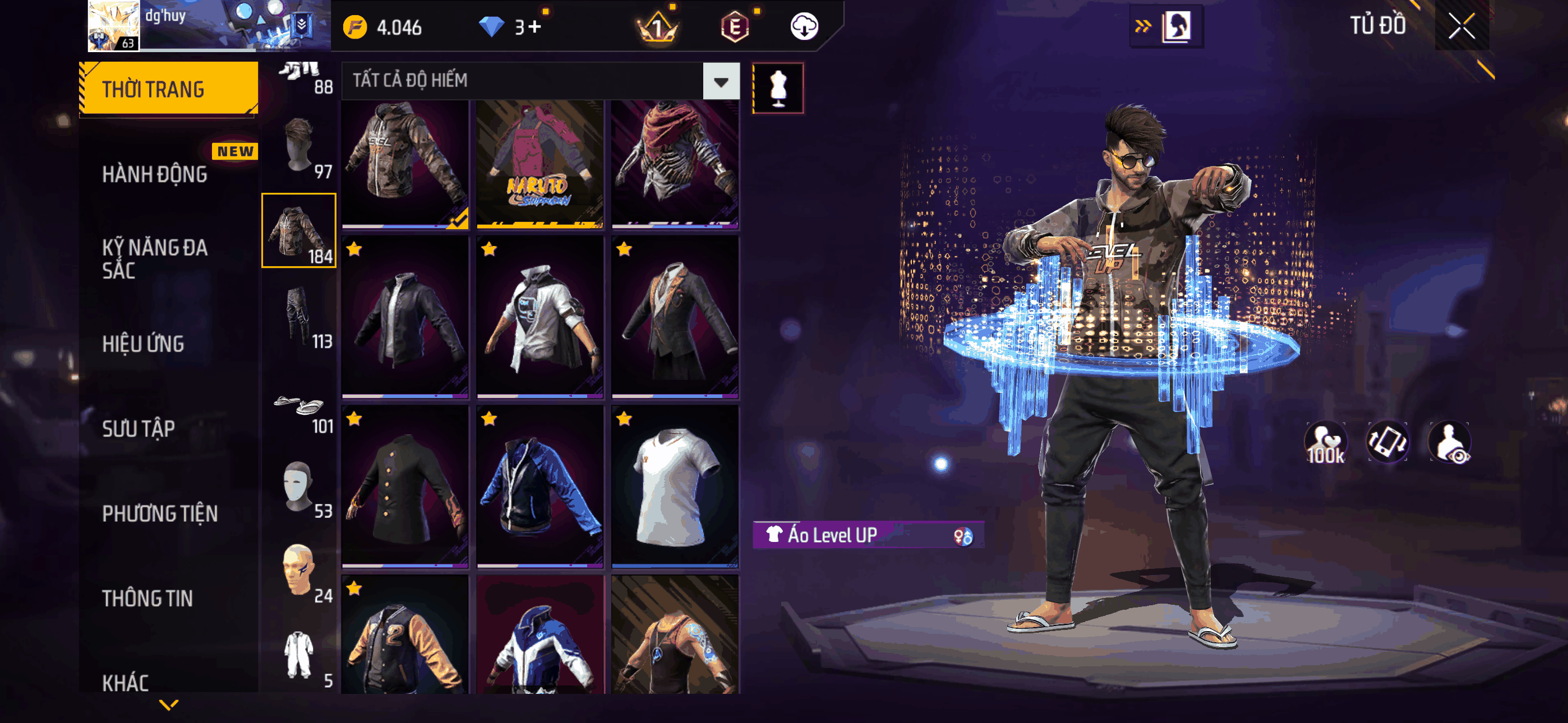Open the Hành Động tab
Viewport: 1568px width, 723px height.
pyautogui.click(x=155, y=175)
